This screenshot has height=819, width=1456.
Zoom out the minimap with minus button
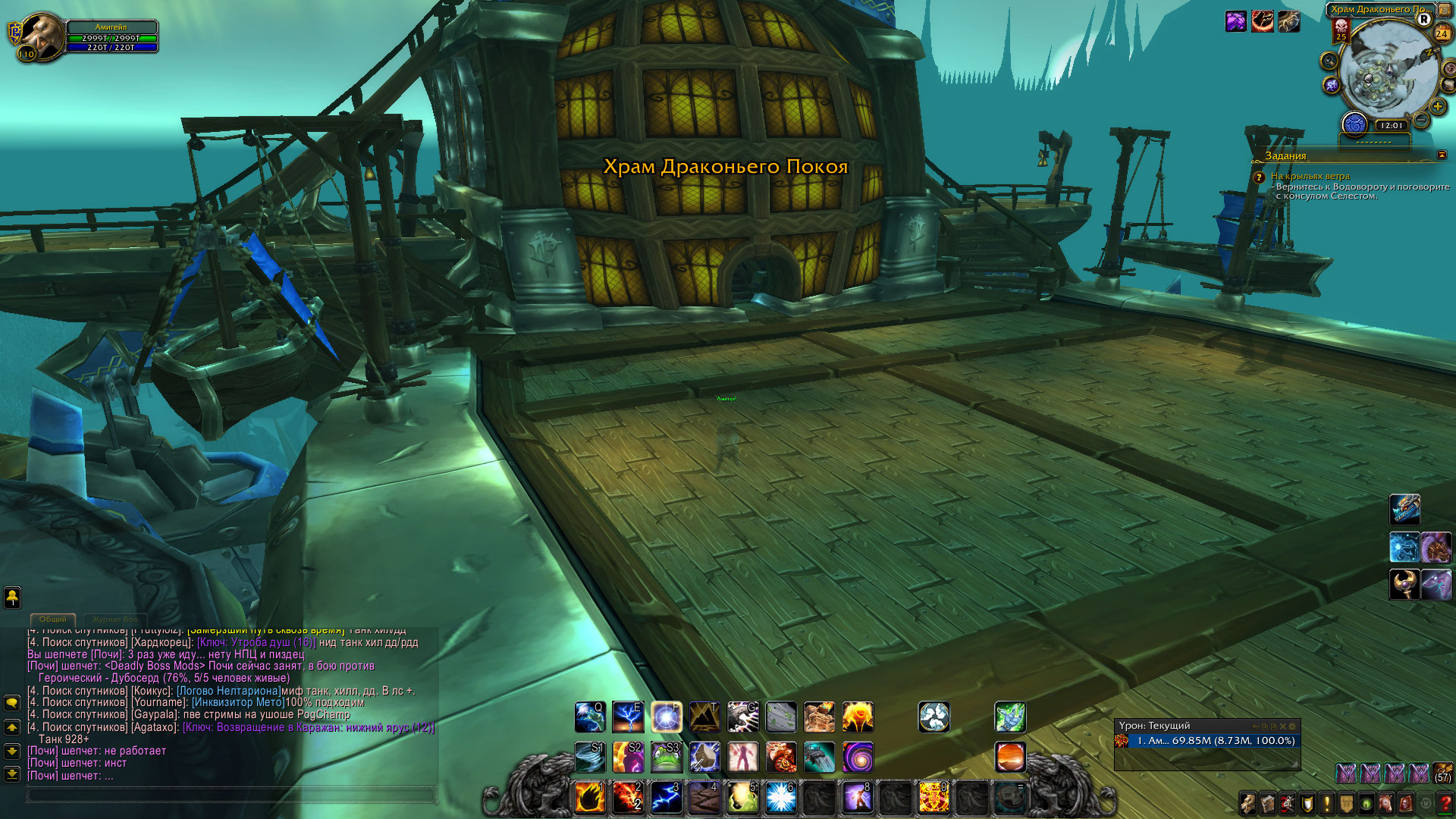[x=1422, y=120]
